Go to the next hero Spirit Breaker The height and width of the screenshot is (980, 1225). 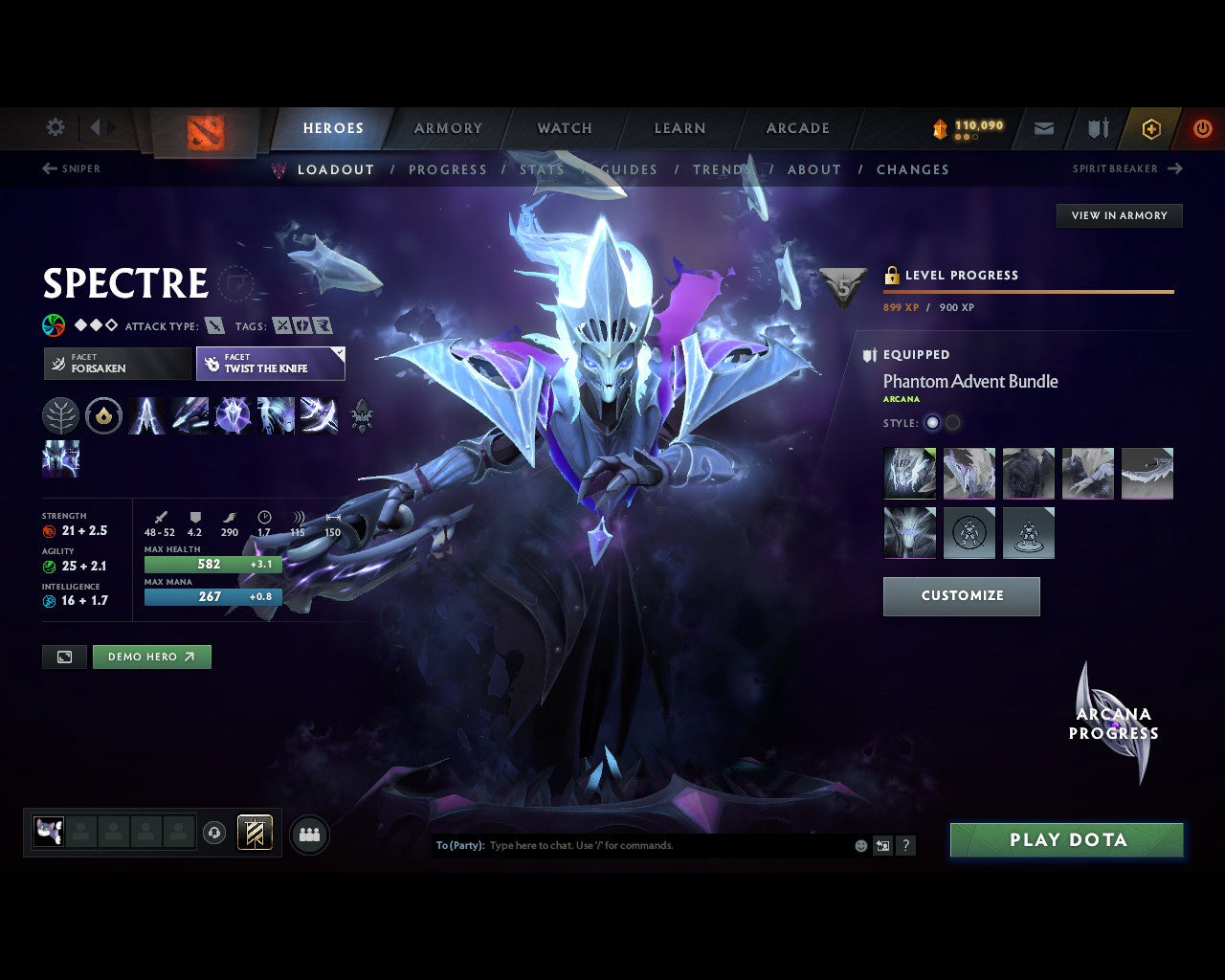1127,168
